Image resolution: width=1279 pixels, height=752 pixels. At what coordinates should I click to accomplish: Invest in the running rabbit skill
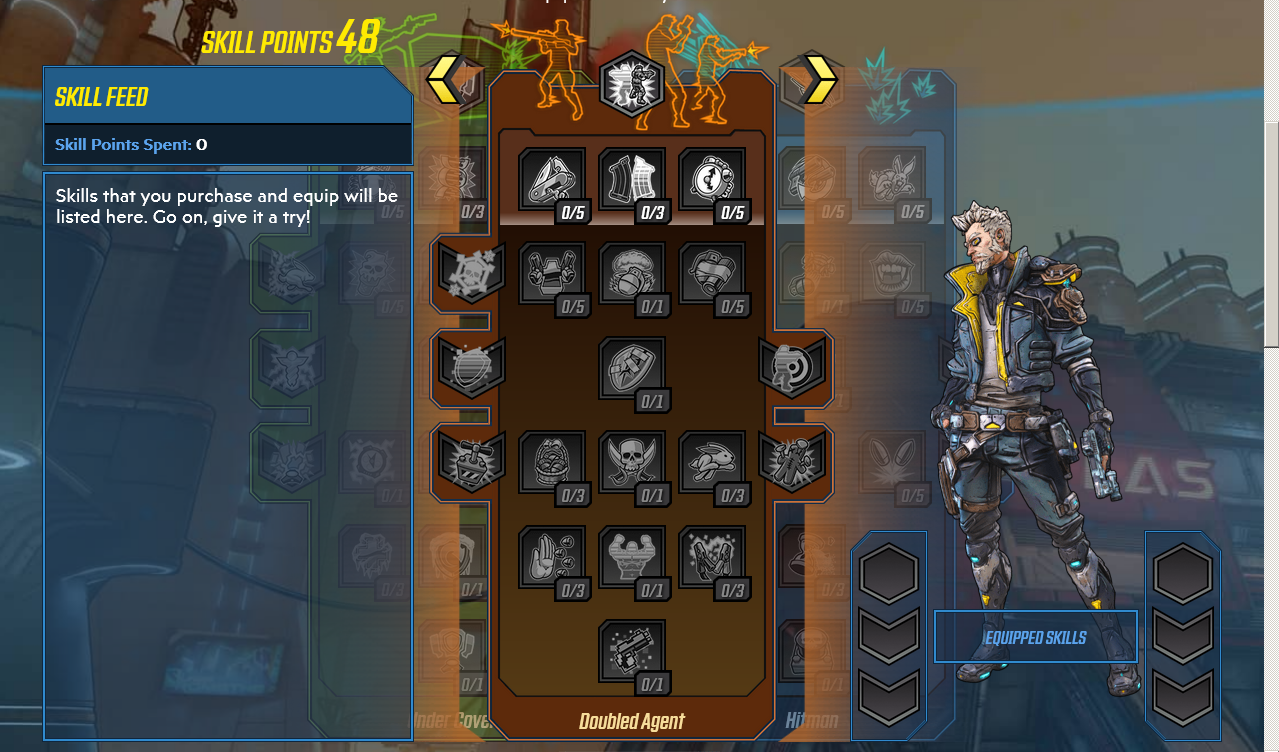(x=711, y=462)
